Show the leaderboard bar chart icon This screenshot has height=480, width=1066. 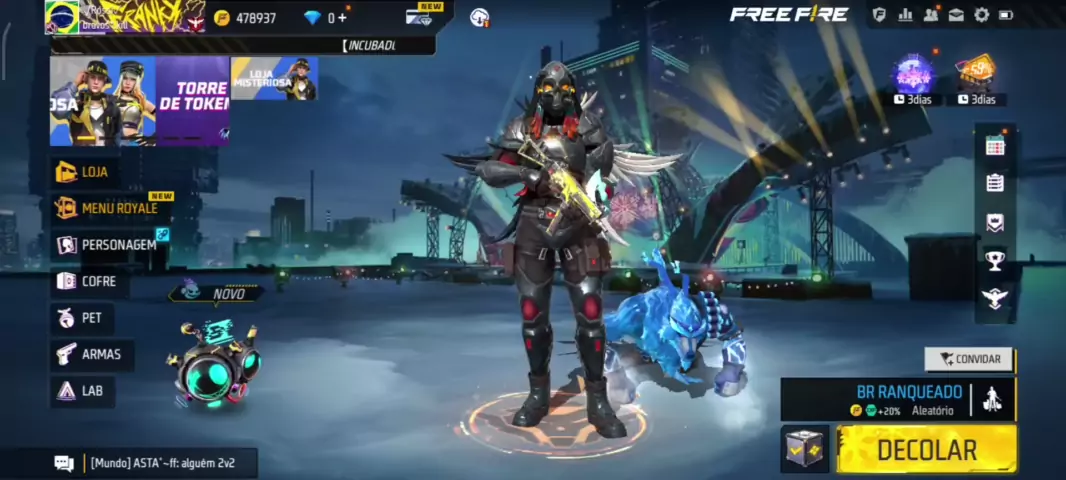click(906, 15)
